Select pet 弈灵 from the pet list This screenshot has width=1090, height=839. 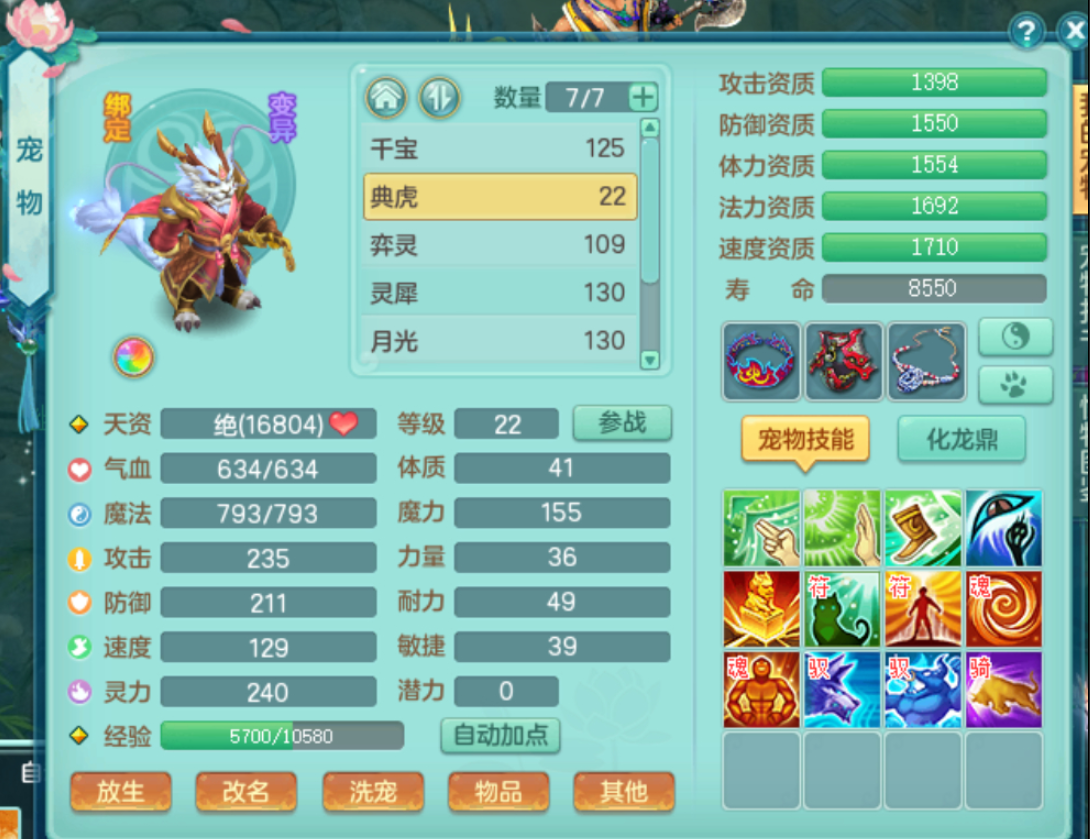[499, 245]
